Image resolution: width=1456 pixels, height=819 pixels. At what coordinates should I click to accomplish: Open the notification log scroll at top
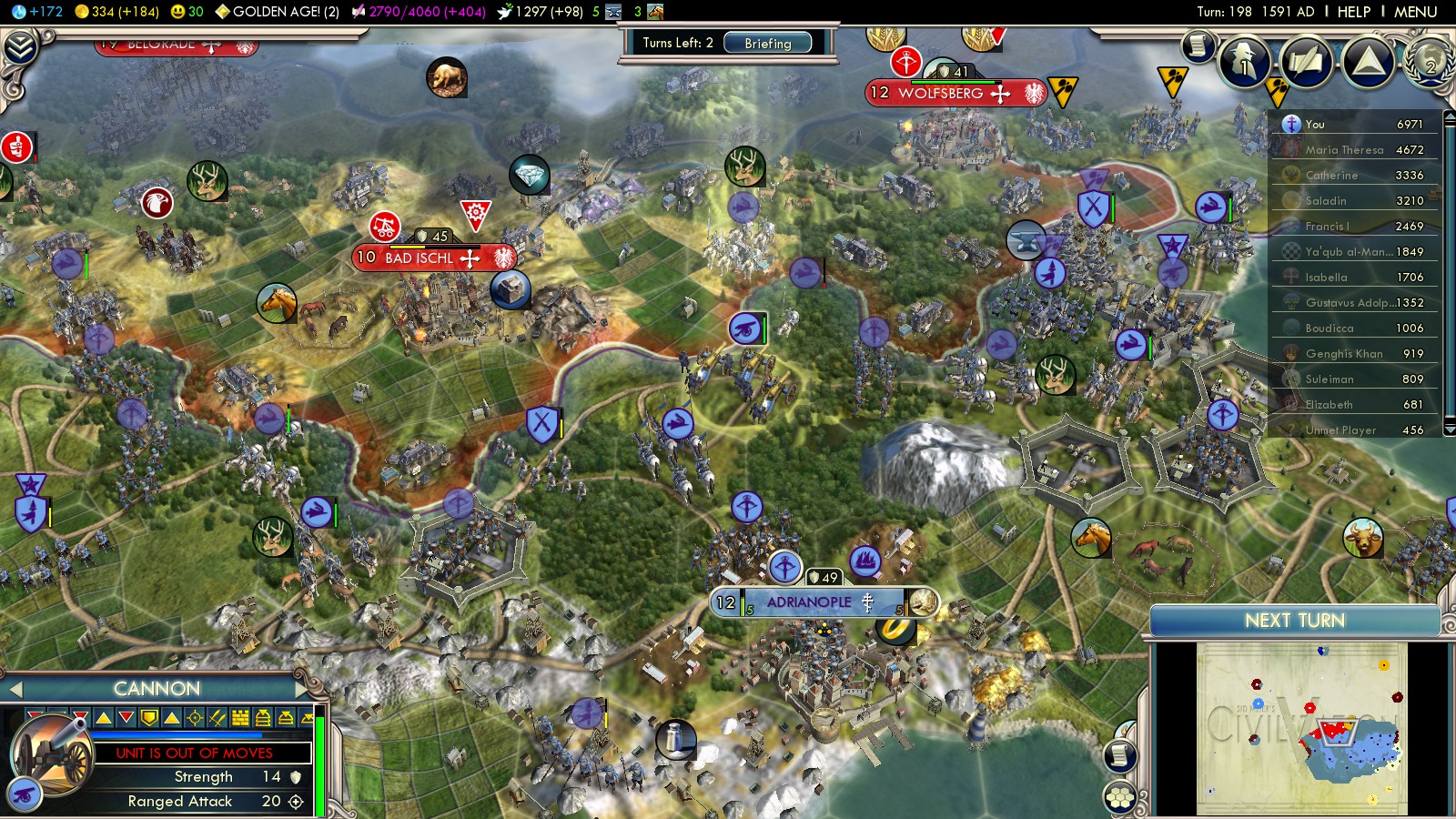coord(1198,45)
